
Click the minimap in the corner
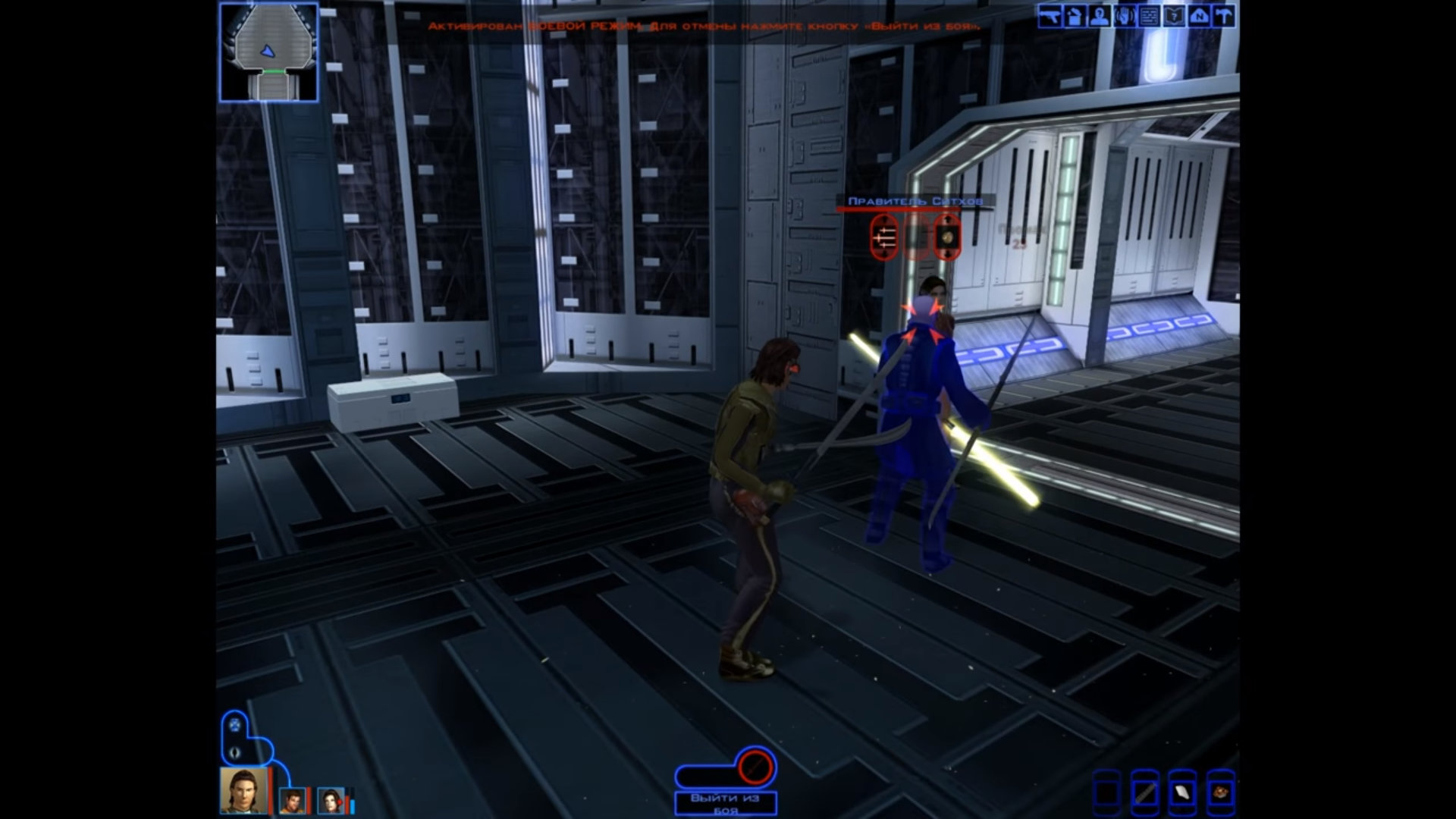click(268, 52)
